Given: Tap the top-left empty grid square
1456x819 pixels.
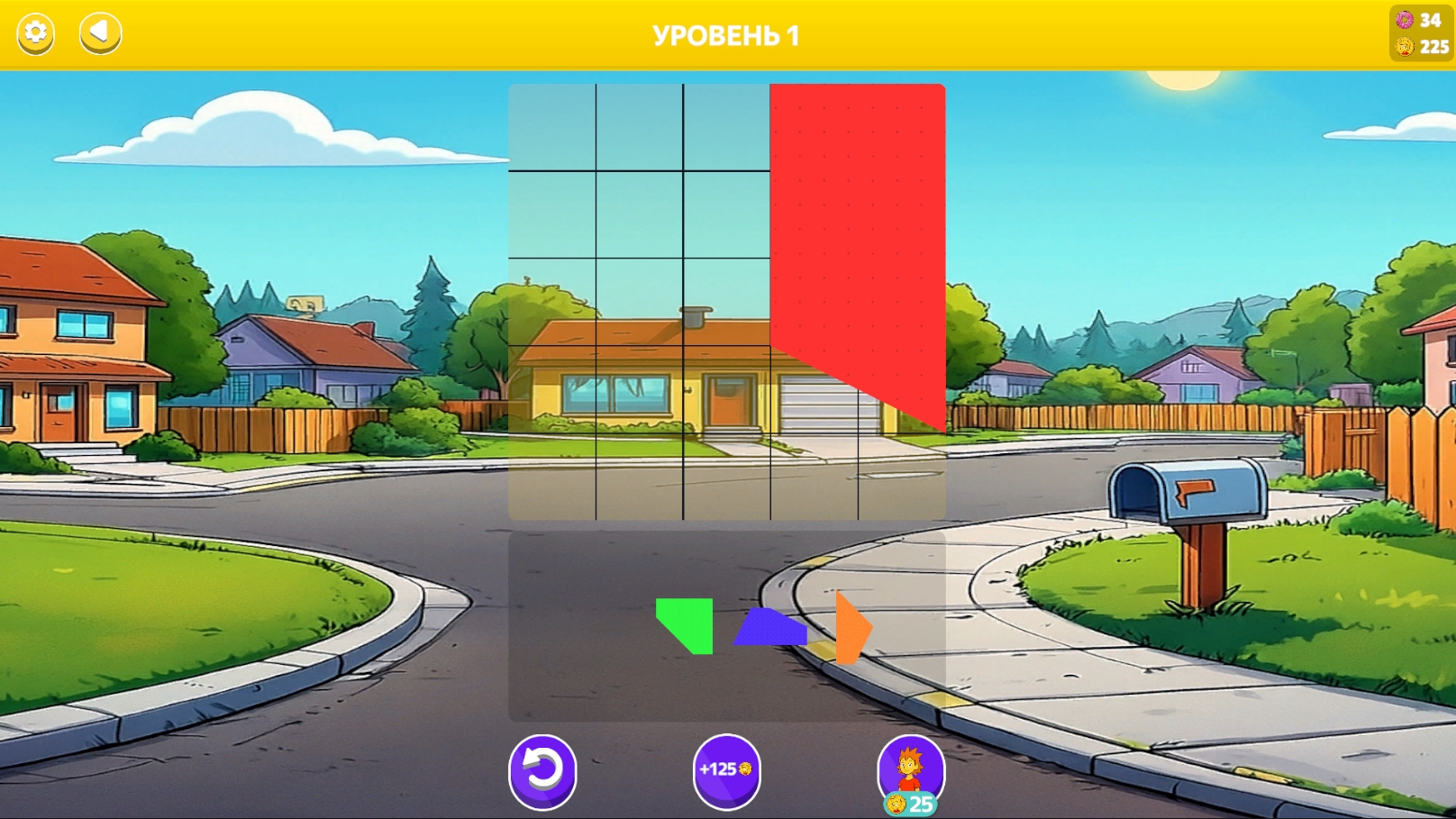Looking at the screenshot, I should (554, 128).
